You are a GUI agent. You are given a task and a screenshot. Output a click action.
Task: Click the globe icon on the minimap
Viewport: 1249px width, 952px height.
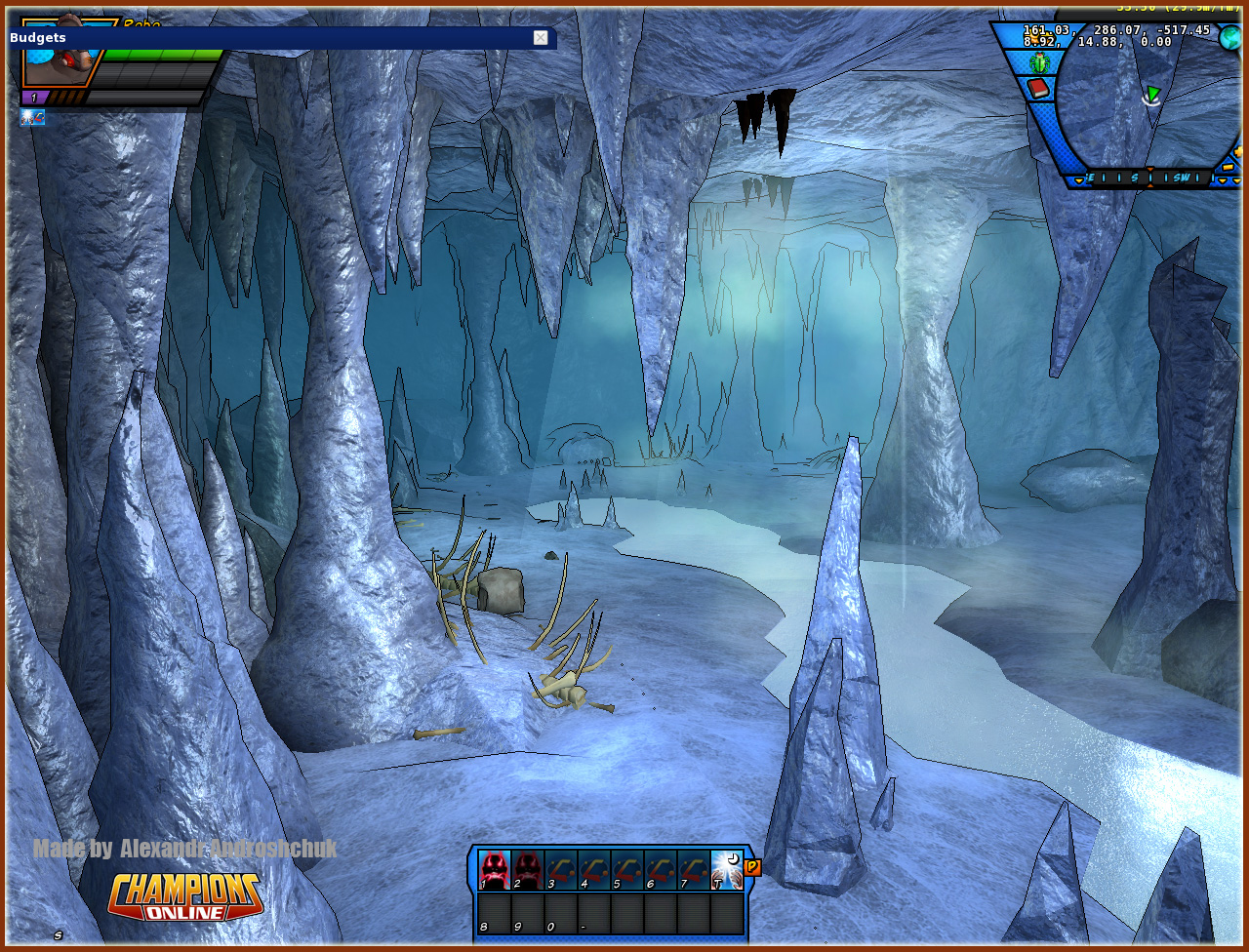[1229, 37]
